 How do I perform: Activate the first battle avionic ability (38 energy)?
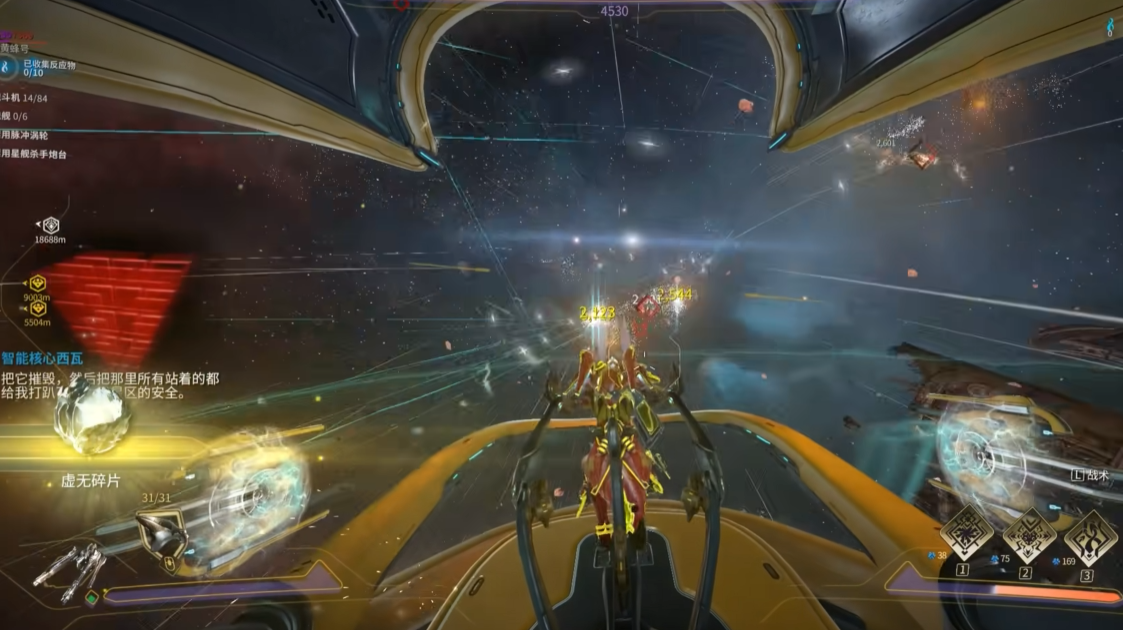click(x=966, y=533)
